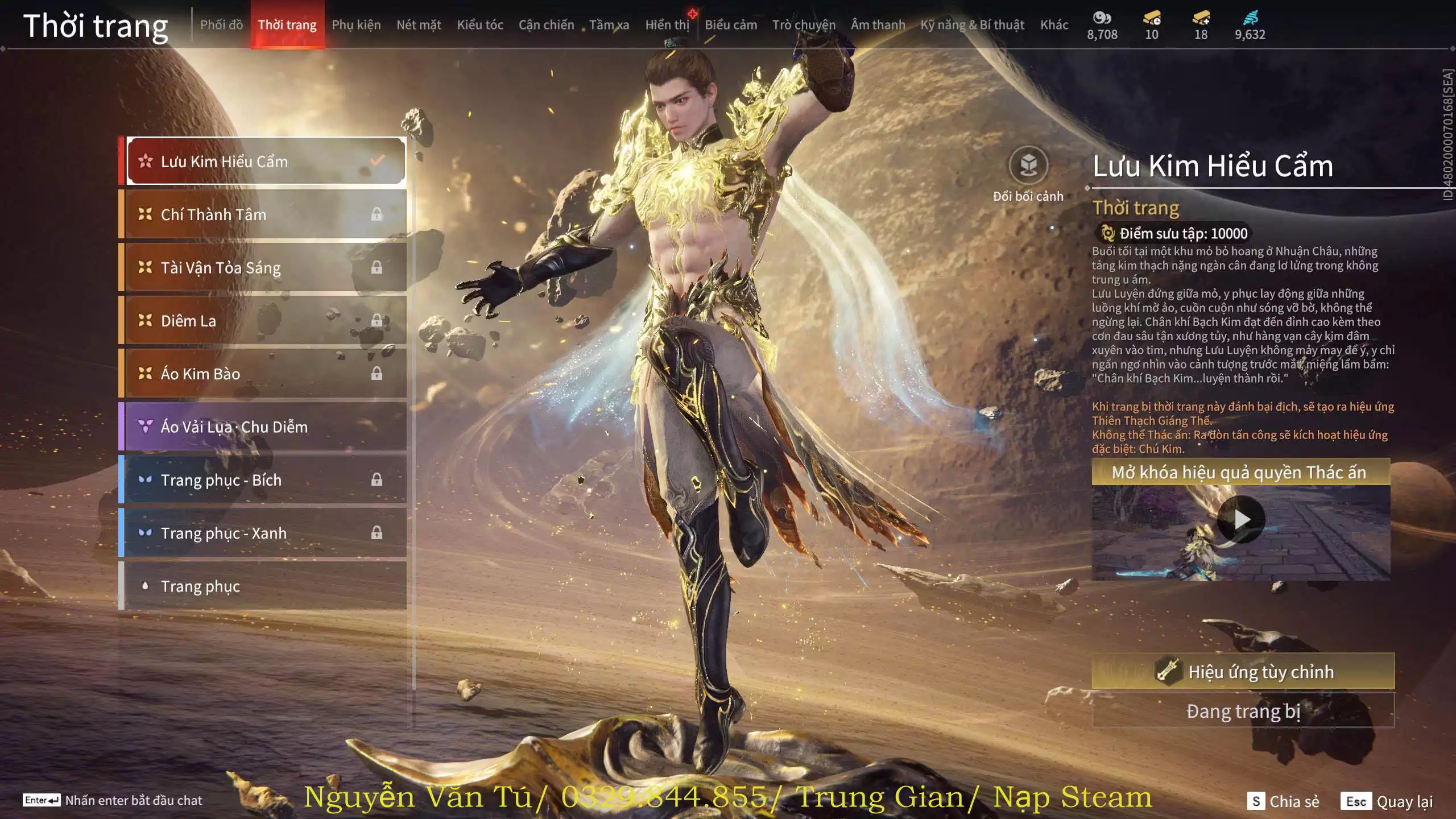Go to the Kiểu tóc tab
The width and height of the screenshot is (1456, 819).
coord(480,25)
